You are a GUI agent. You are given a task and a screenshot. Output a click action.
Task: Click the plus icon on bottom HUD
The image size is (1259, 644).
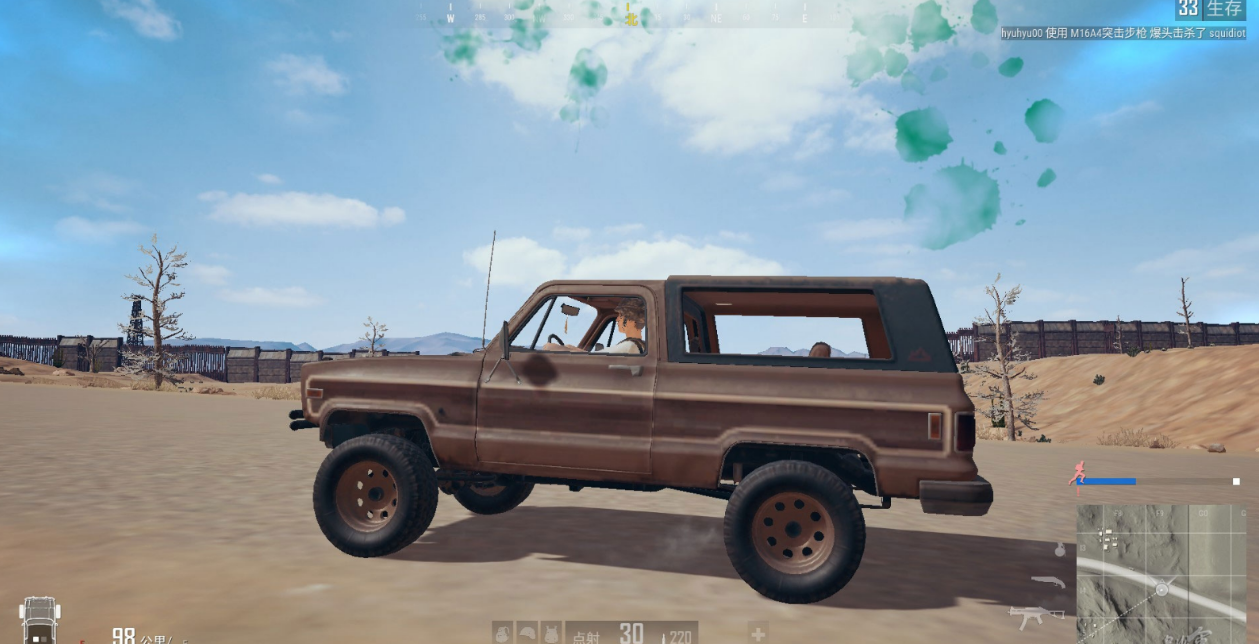758,633
